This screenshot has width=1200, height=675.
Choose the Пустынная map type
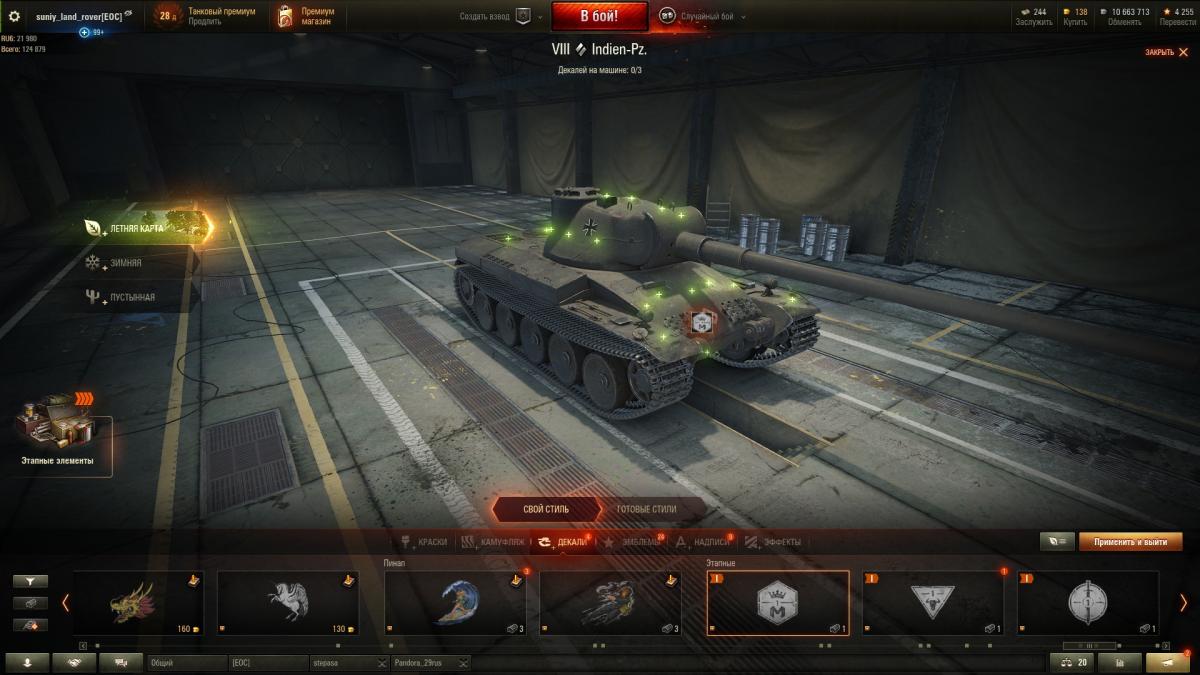(x=131, y=297)
